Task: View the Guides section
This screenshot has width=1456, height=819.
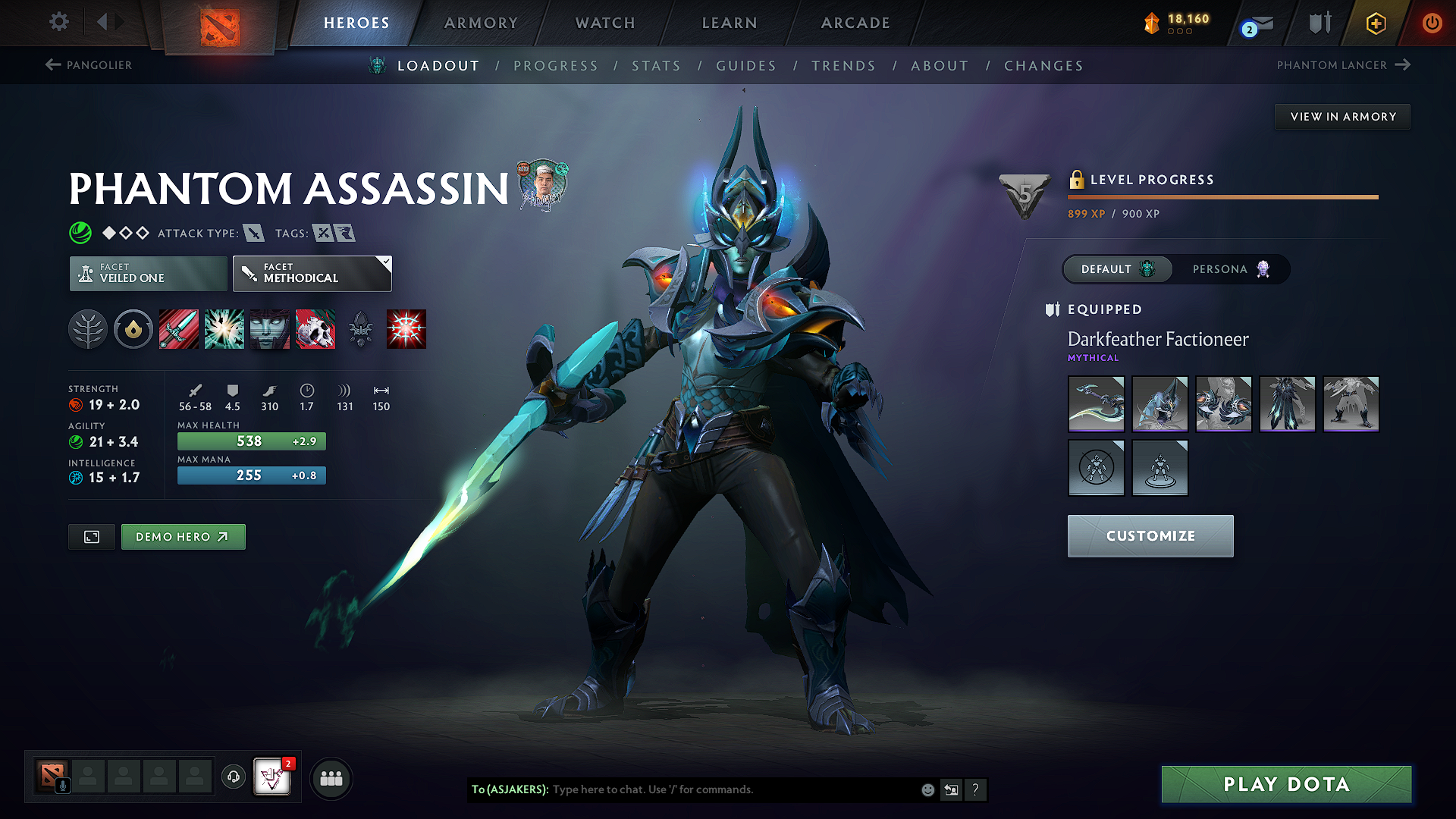Action: (x=746, y=66)
